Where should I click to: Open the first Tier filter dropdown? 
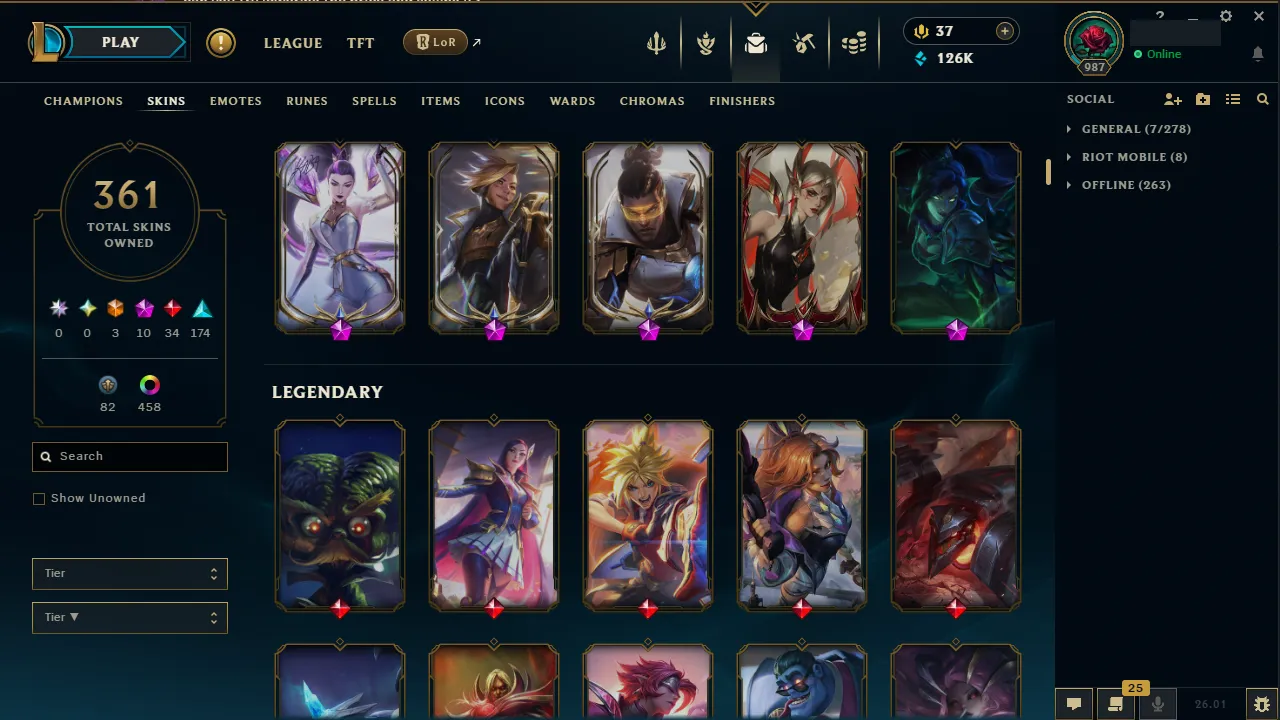(129, 574)
